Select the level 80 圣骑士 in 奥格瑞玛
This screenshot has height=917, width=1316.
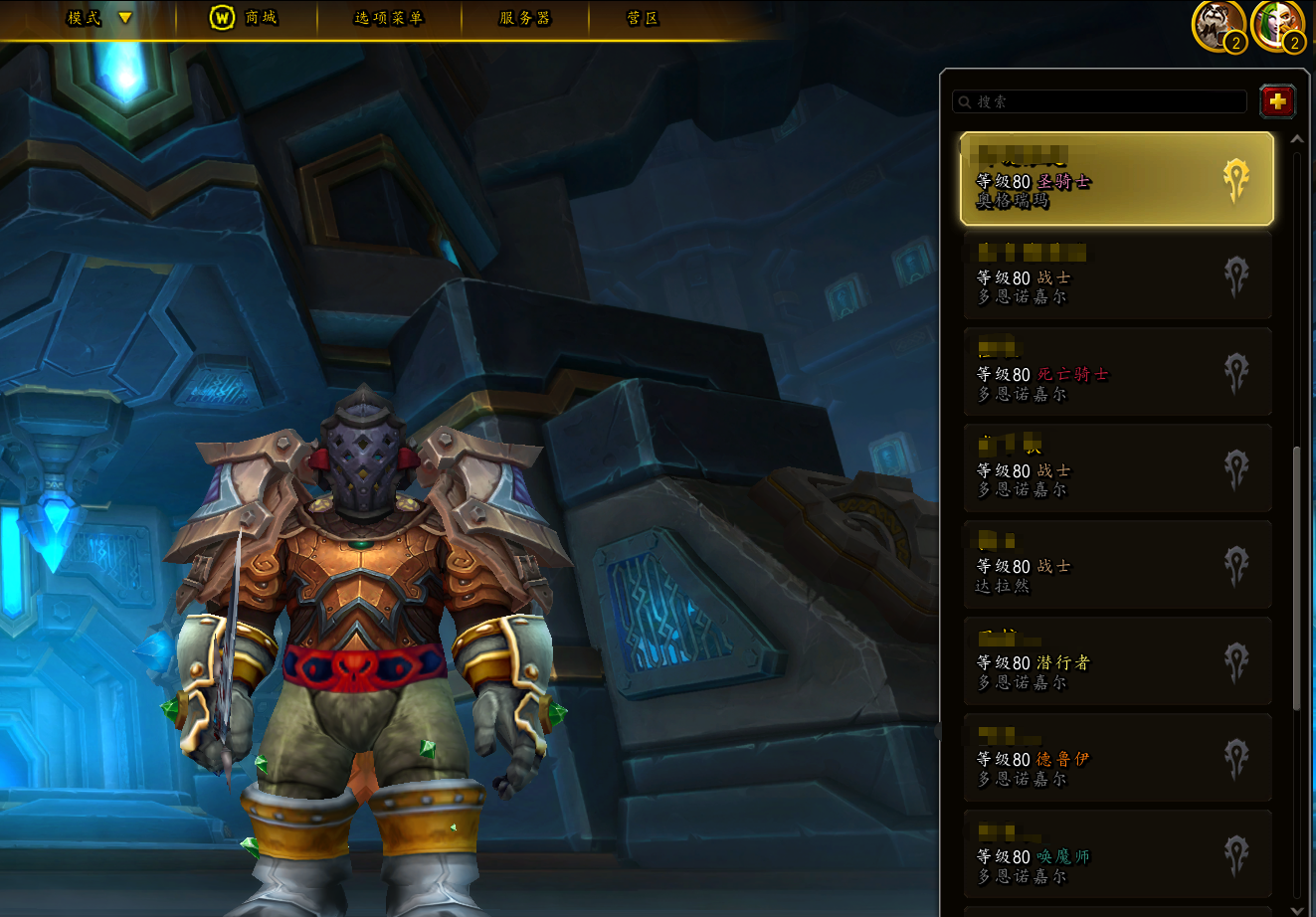coord(1116,179)
